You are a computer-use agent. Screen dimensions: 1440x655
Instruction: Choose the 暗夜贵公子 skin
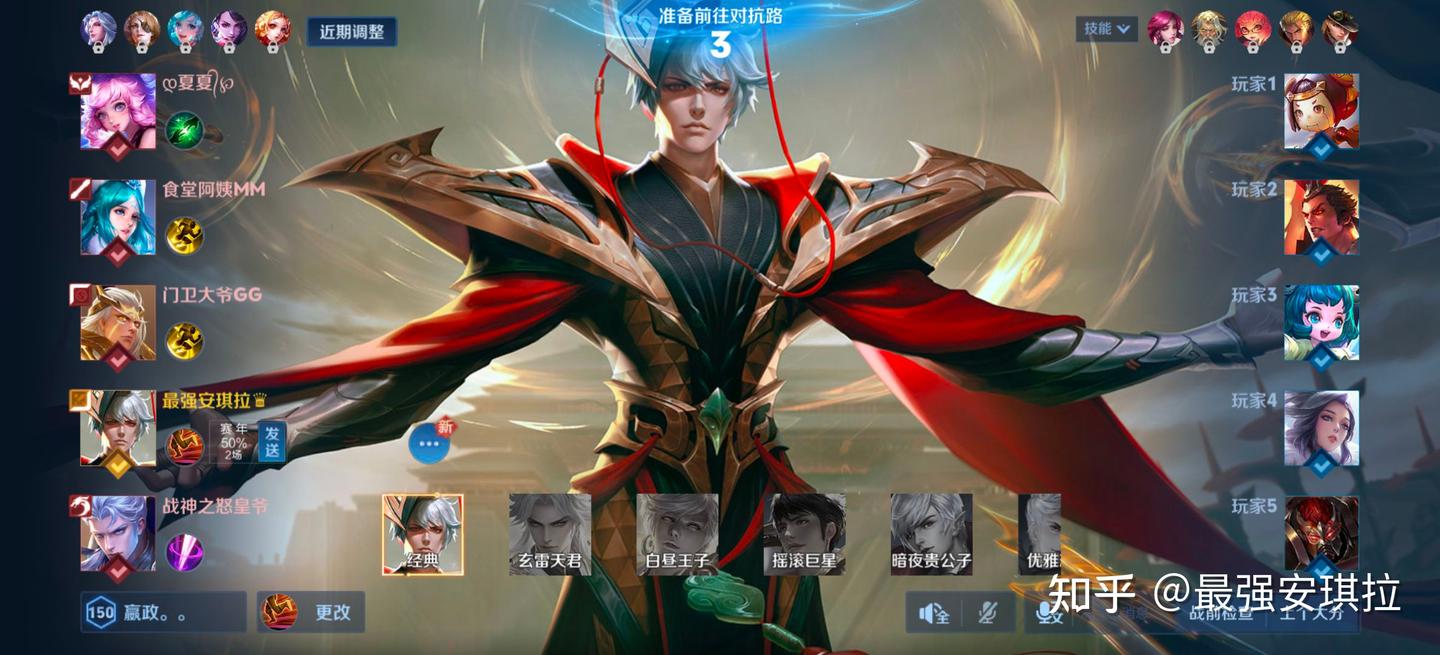click(x=931, y=534)
